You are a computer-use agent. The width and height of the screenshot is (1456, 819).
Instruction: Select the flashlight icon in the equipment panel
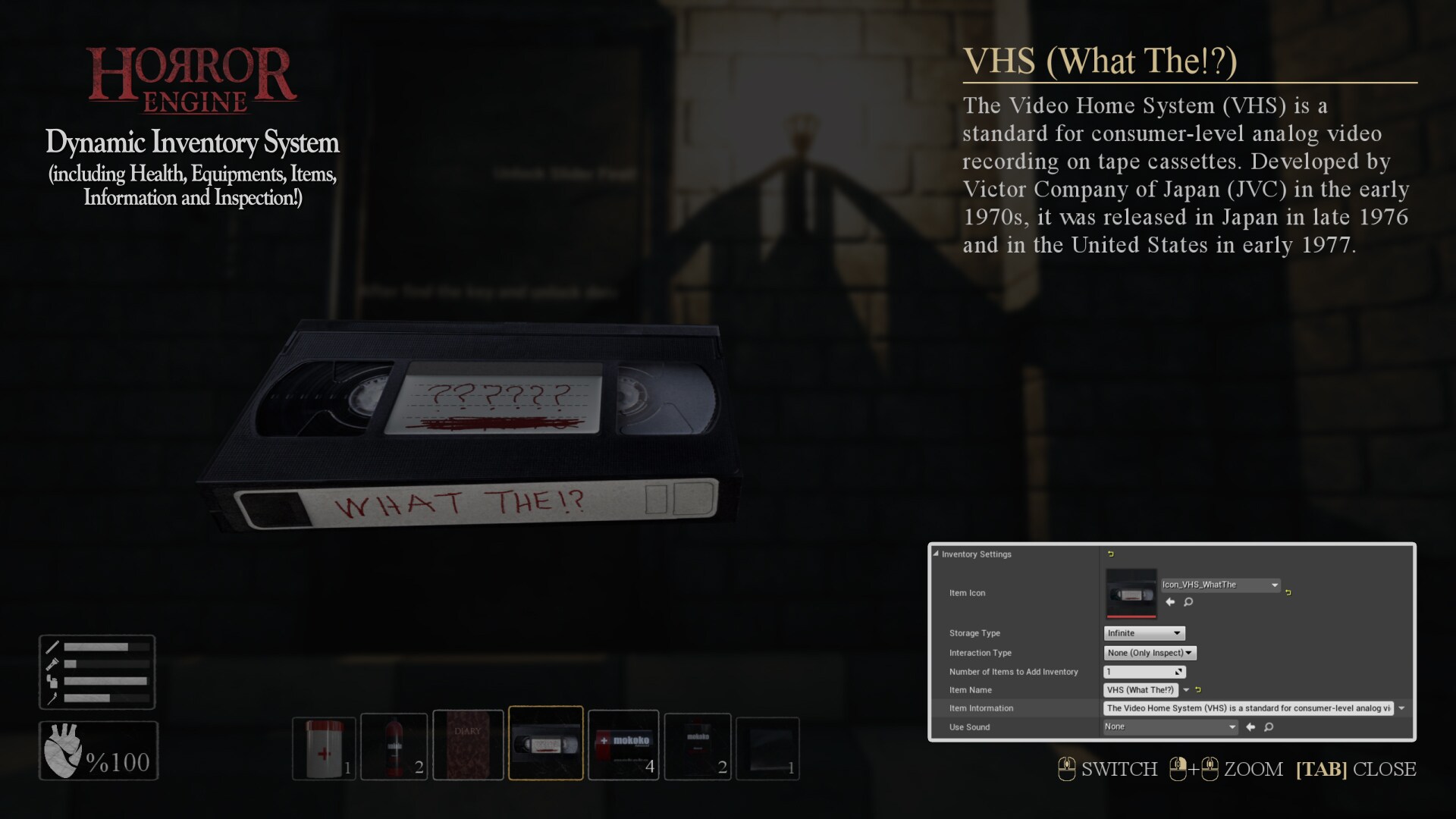coord(52,664)
